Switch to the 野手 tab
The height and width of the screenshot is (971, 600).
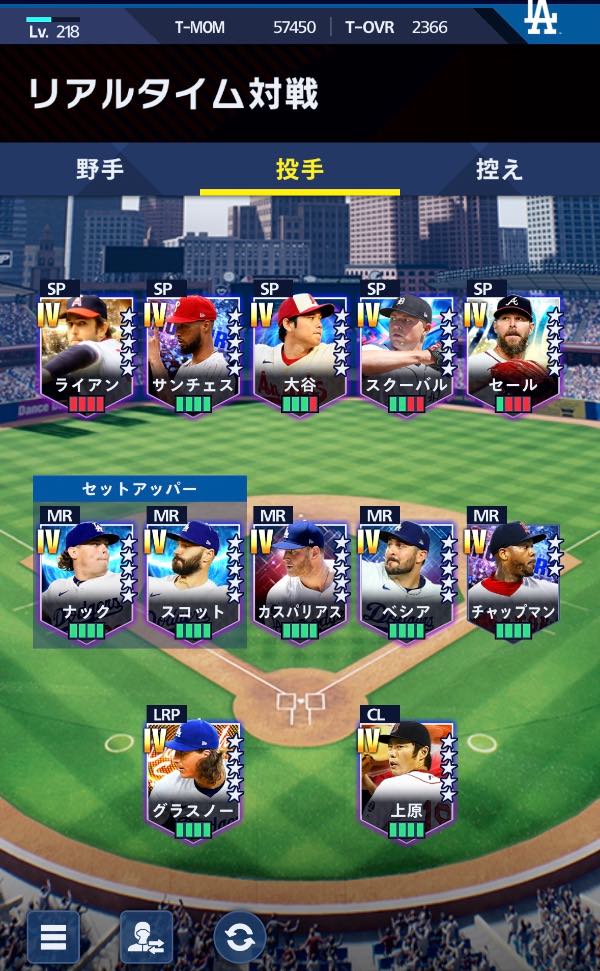(x=100, y=169)
